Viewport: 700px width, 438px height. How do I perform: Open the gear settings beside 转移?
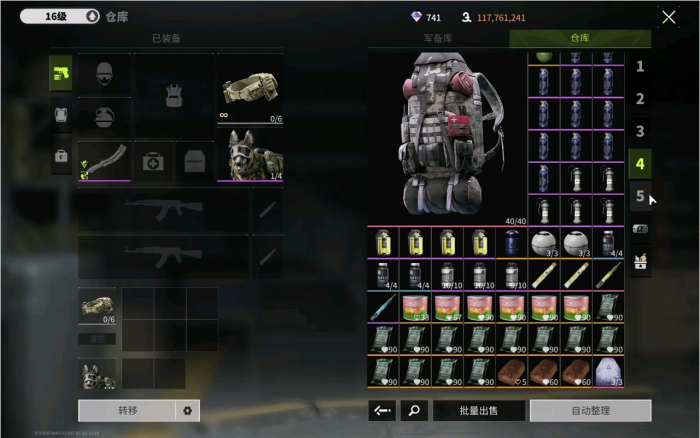(187, 410)
